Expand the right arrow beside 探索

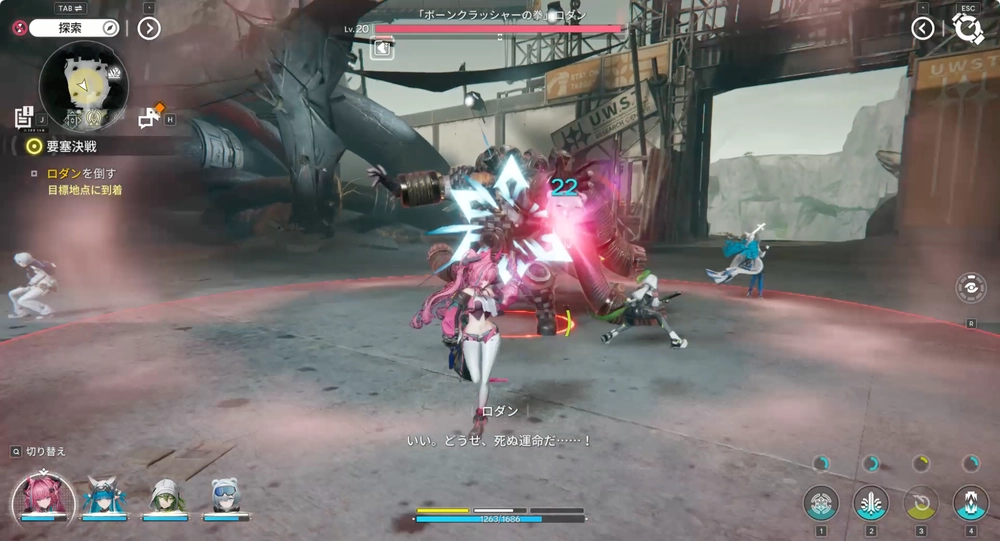[x=149, y=28]
